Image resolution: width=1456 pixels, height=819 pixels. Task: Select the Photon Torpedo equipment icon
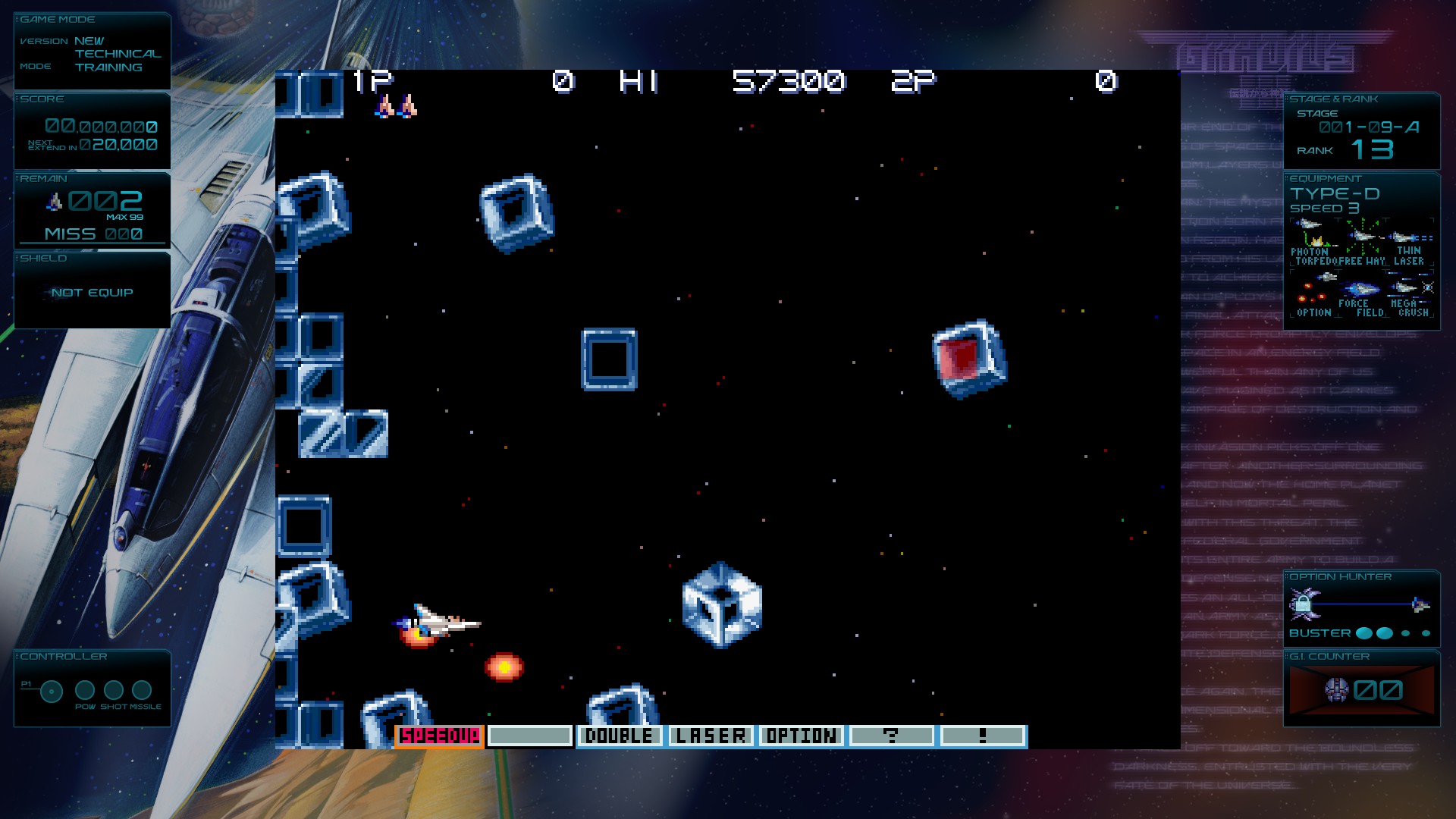tap(1311, 242)
